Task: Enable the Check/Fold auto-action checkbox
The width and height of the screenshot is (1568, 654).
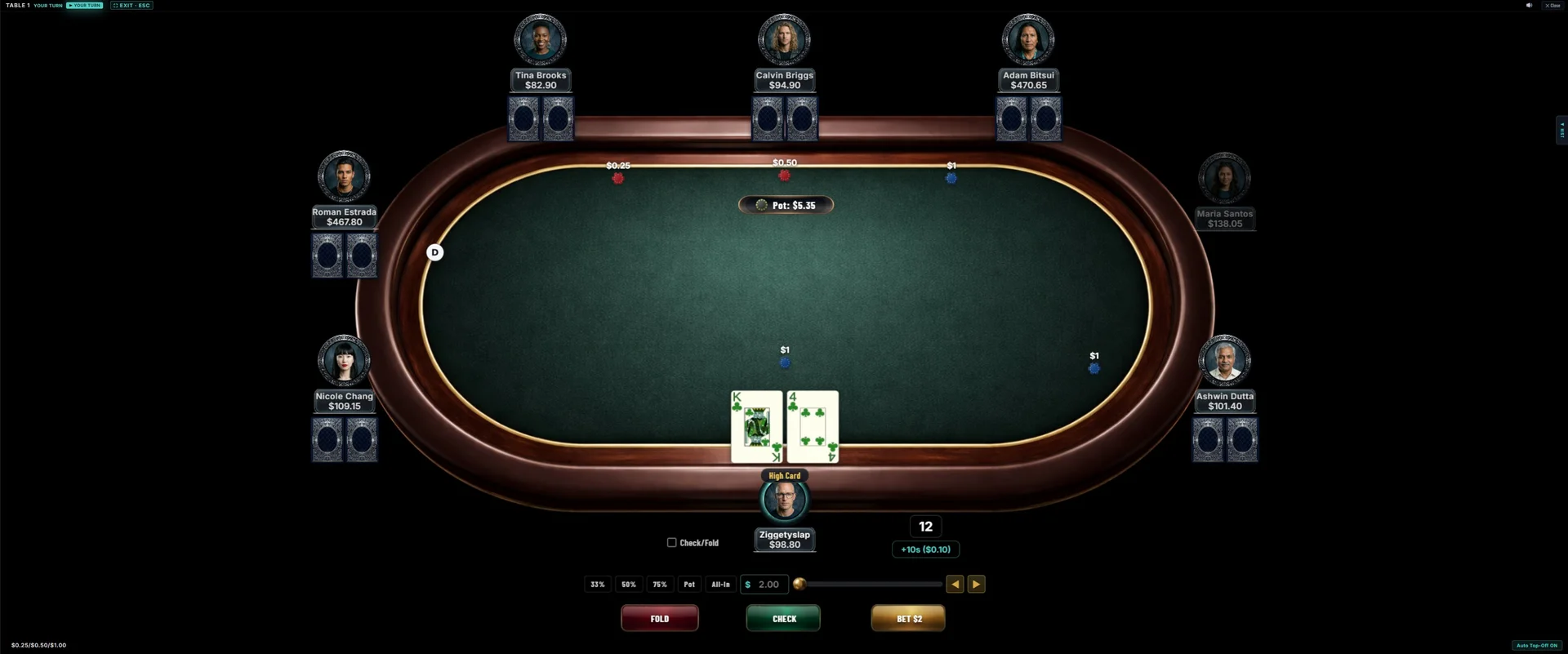Action: (671, 542)
